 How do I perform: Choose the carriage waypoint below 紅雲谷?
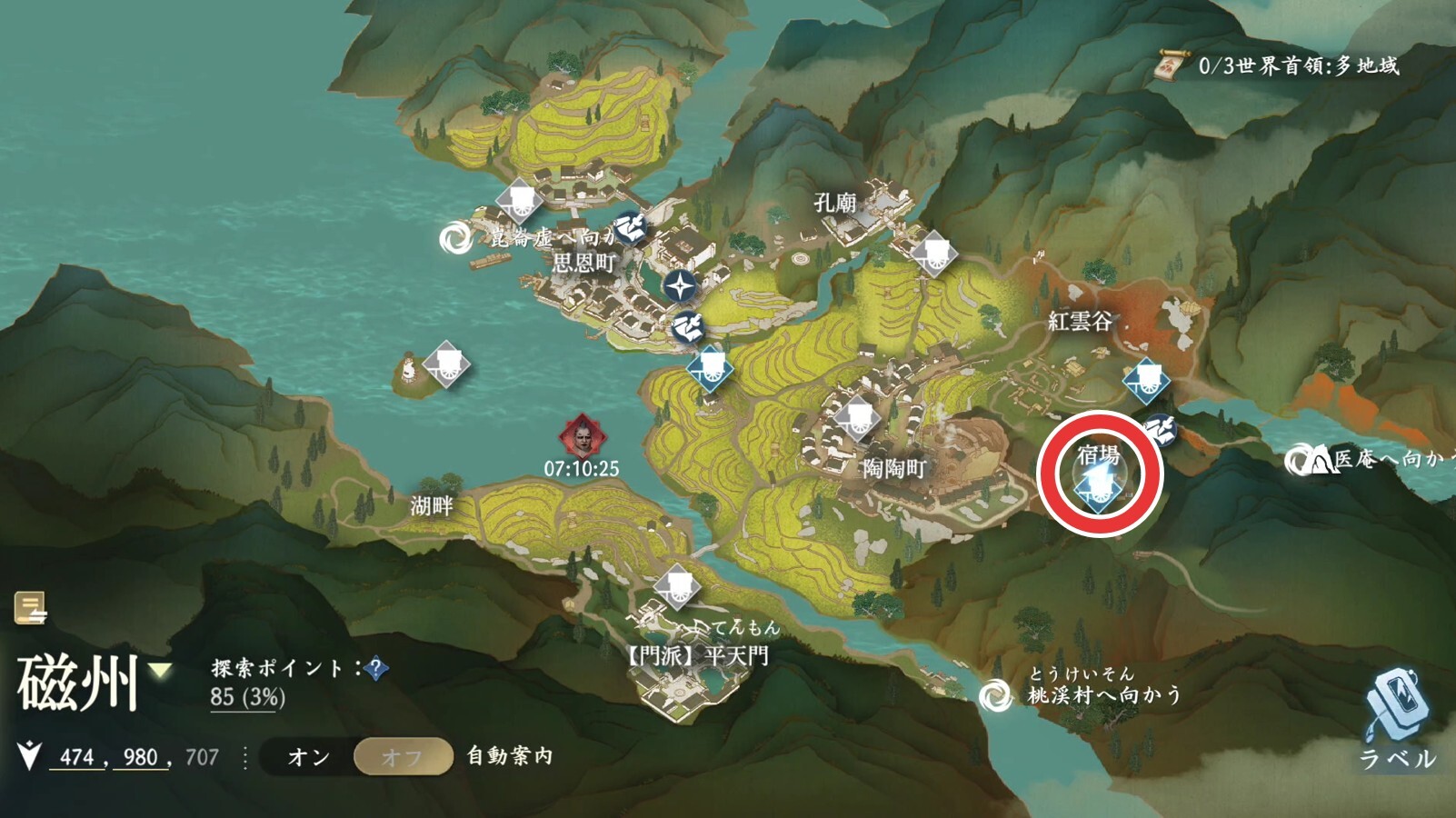coord(1146,381)
